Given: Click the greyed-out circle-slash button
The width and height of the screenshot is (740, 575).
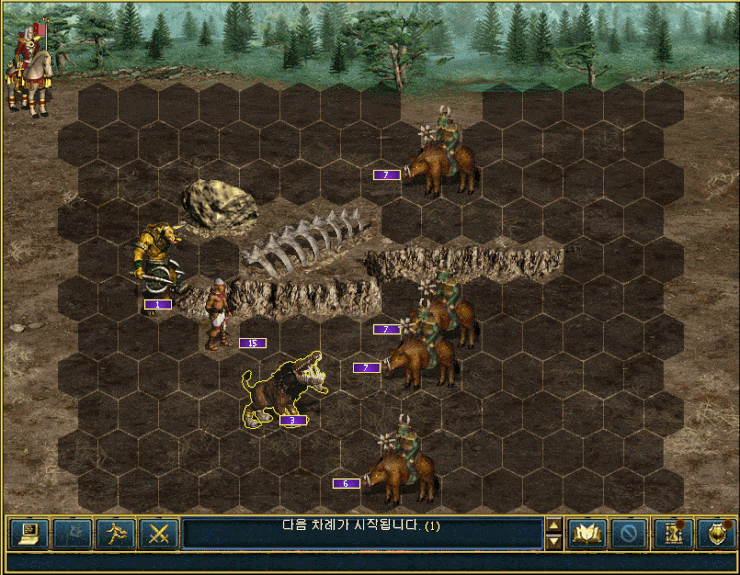Looking at the screenshot, I should (x=629, y=533).
